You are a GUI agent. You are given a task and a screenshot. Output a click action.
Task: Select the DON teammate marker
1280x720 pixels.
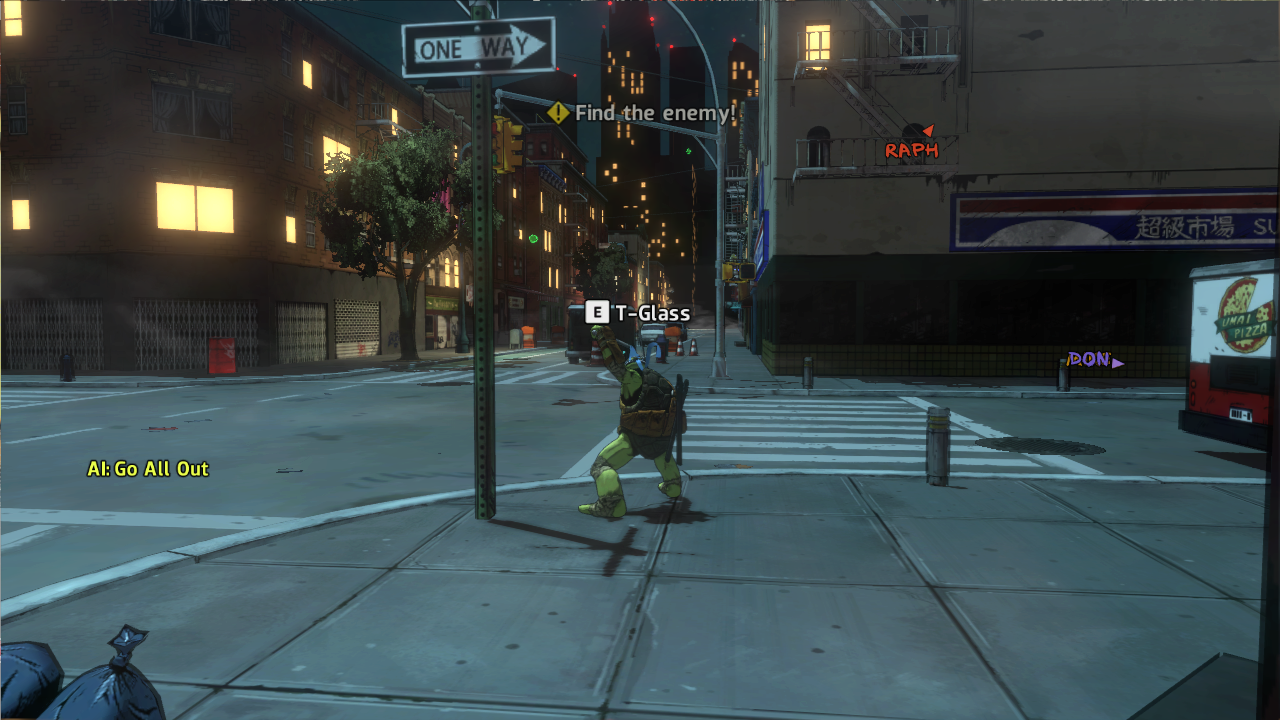click(x=1094, y=360)
